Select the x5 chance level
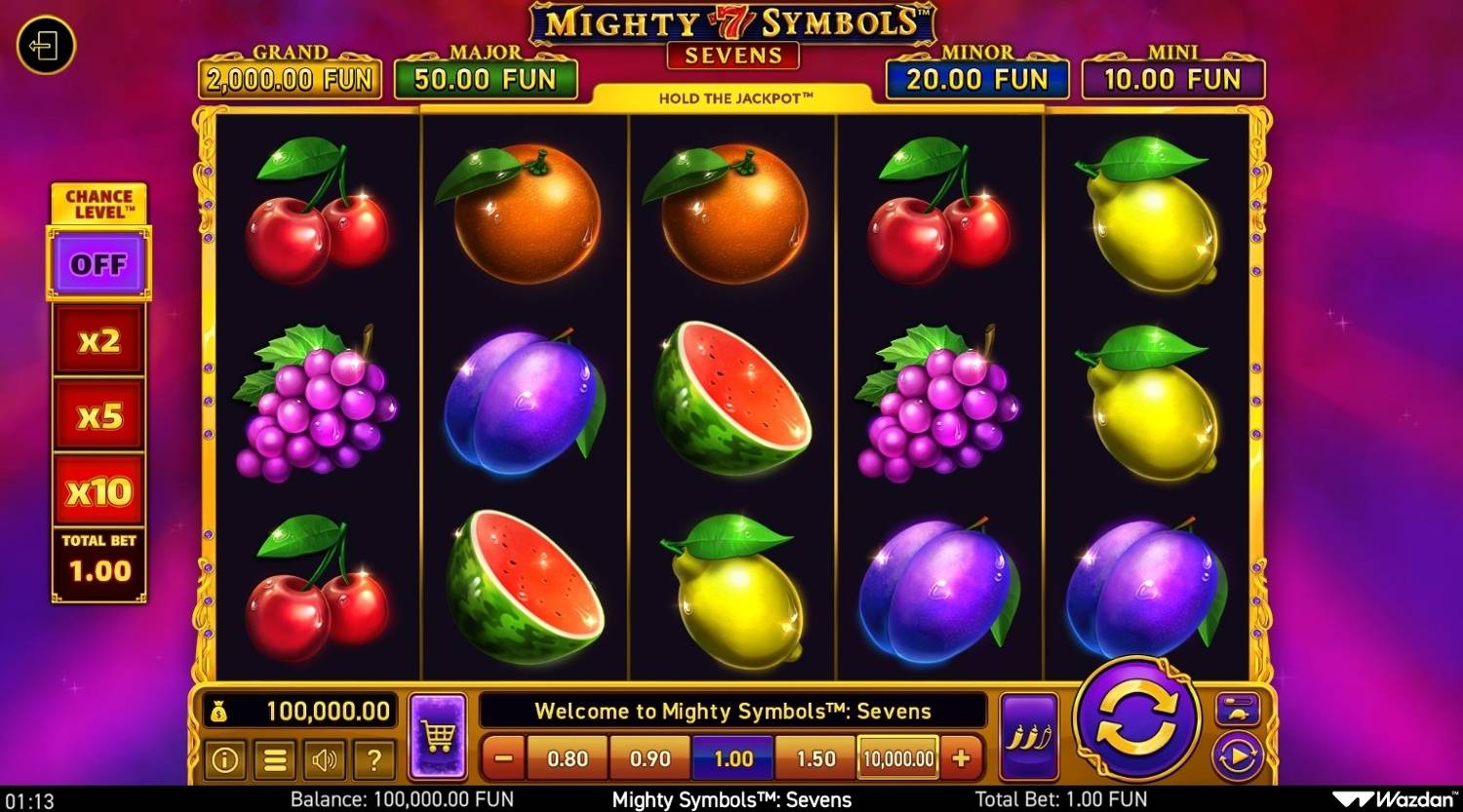 click(x=98, y=413)
